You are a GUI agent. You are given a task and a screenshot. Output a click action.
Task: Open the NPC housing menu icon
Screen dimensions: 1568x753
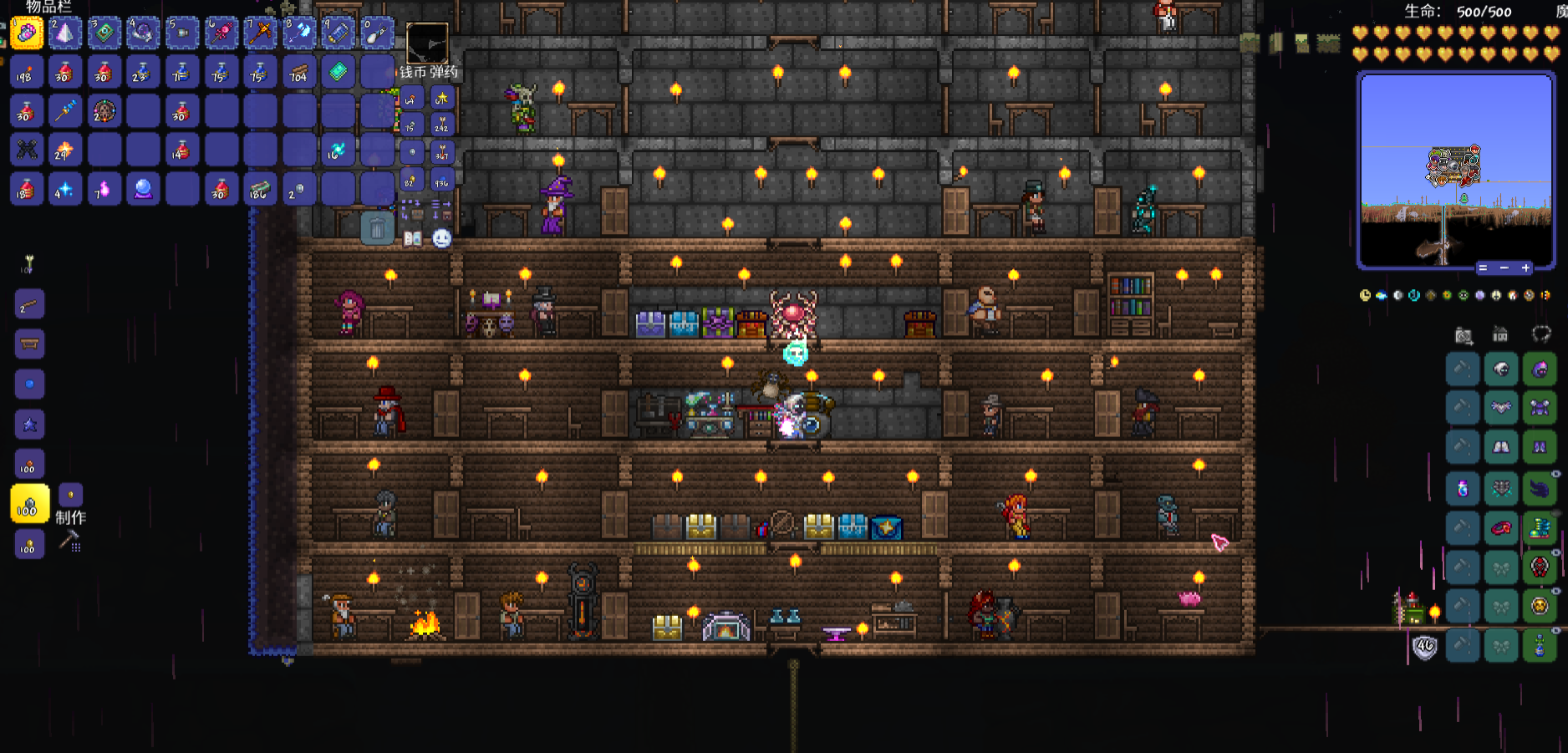coord(1500,335)
